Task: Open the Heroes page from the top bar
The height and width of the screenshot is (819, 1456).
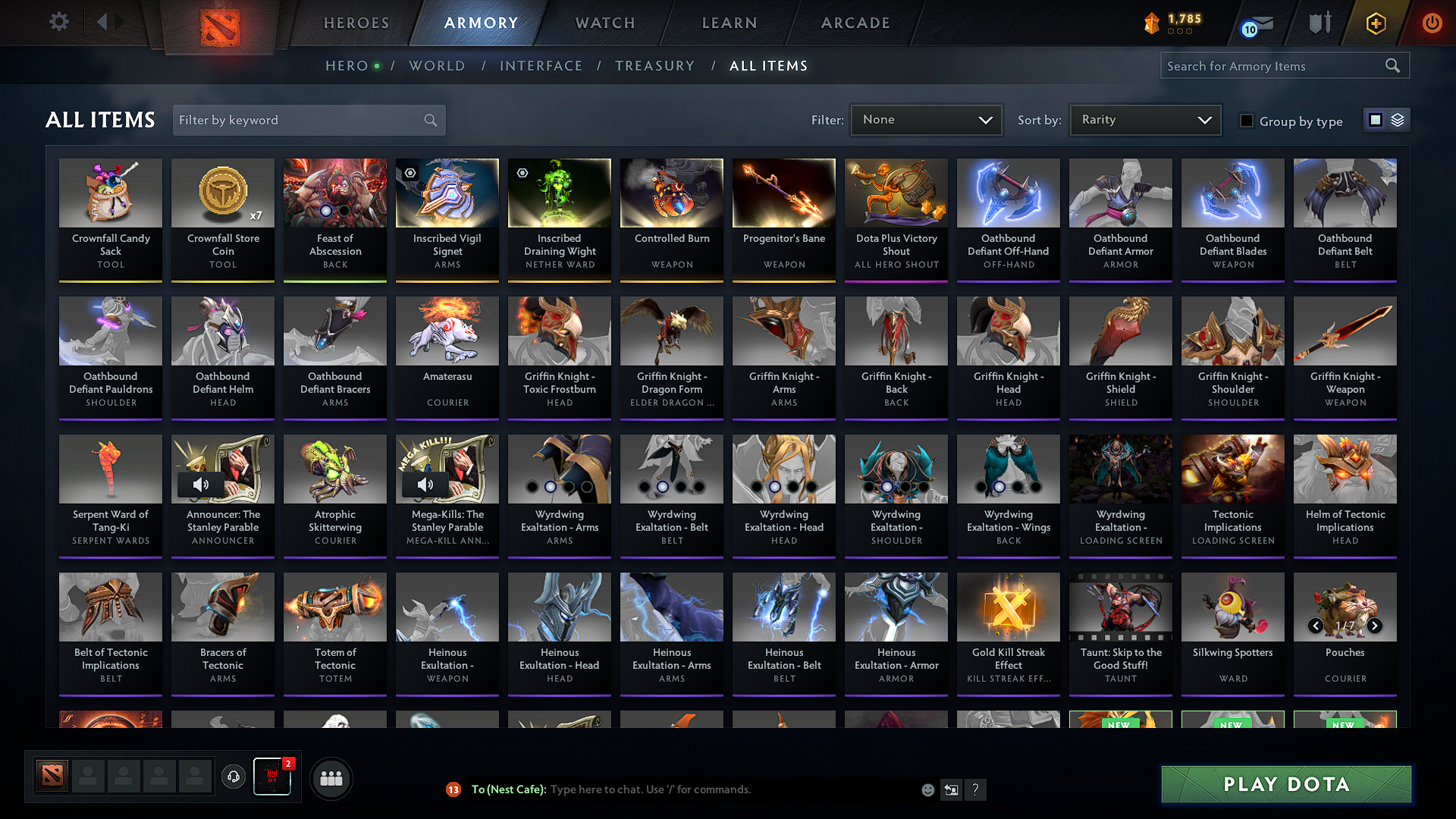Action: point(355,23)
